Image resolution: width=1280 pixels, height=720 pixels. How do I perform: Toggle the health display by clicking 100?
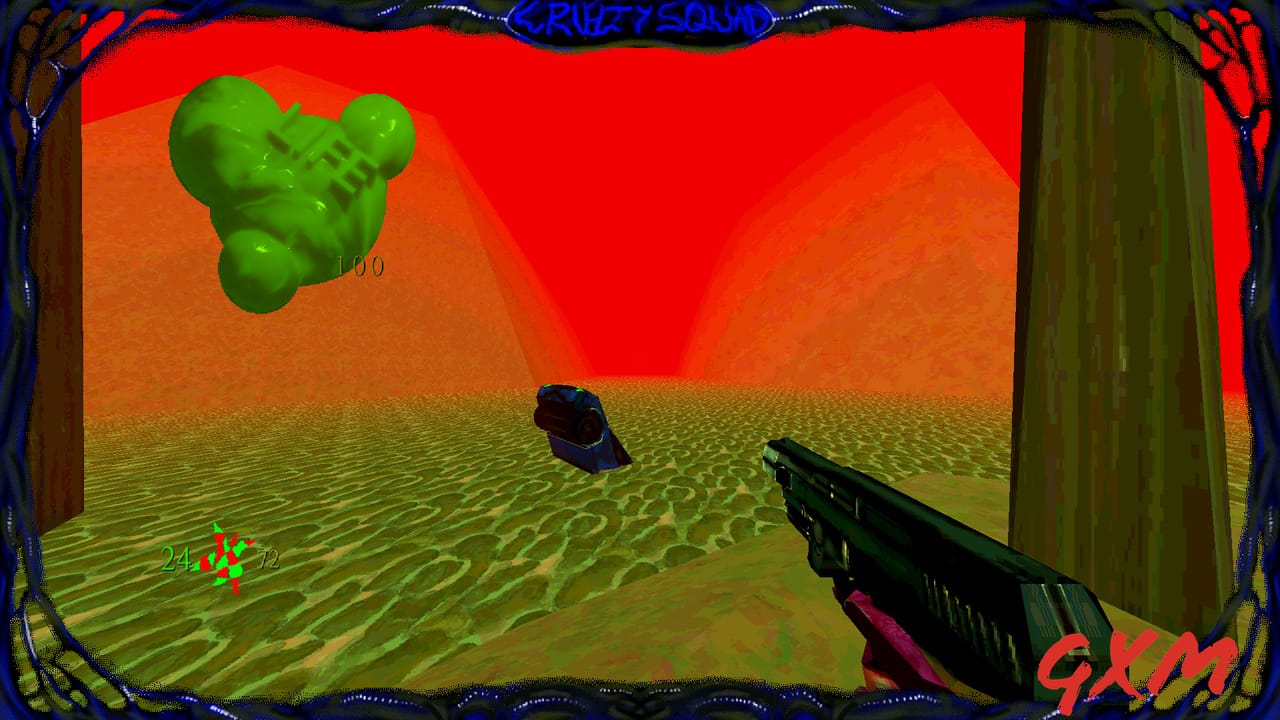(359, 266)
